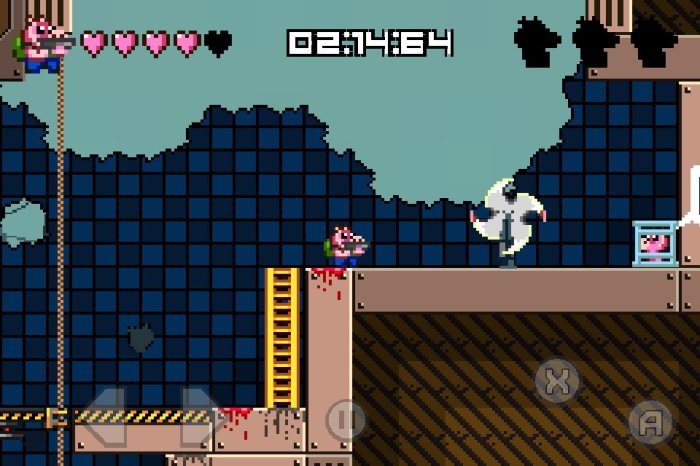The width and height of the screenshot is (700, 466).
Task: Tap the A action button
Action: coord(650,421)
